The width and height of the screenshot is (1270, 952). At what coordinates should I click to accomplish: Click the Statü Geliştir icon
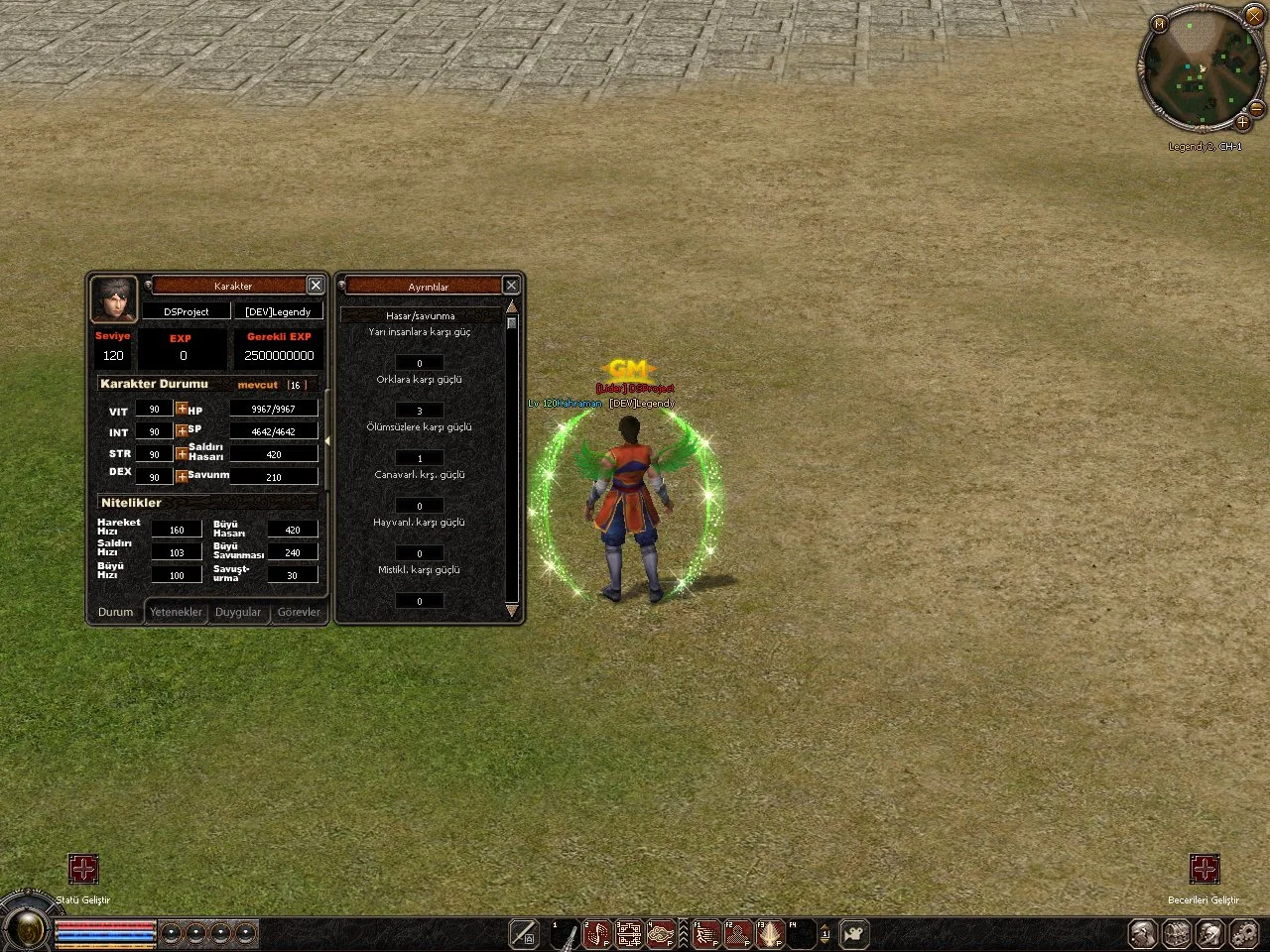coord(83,870)
